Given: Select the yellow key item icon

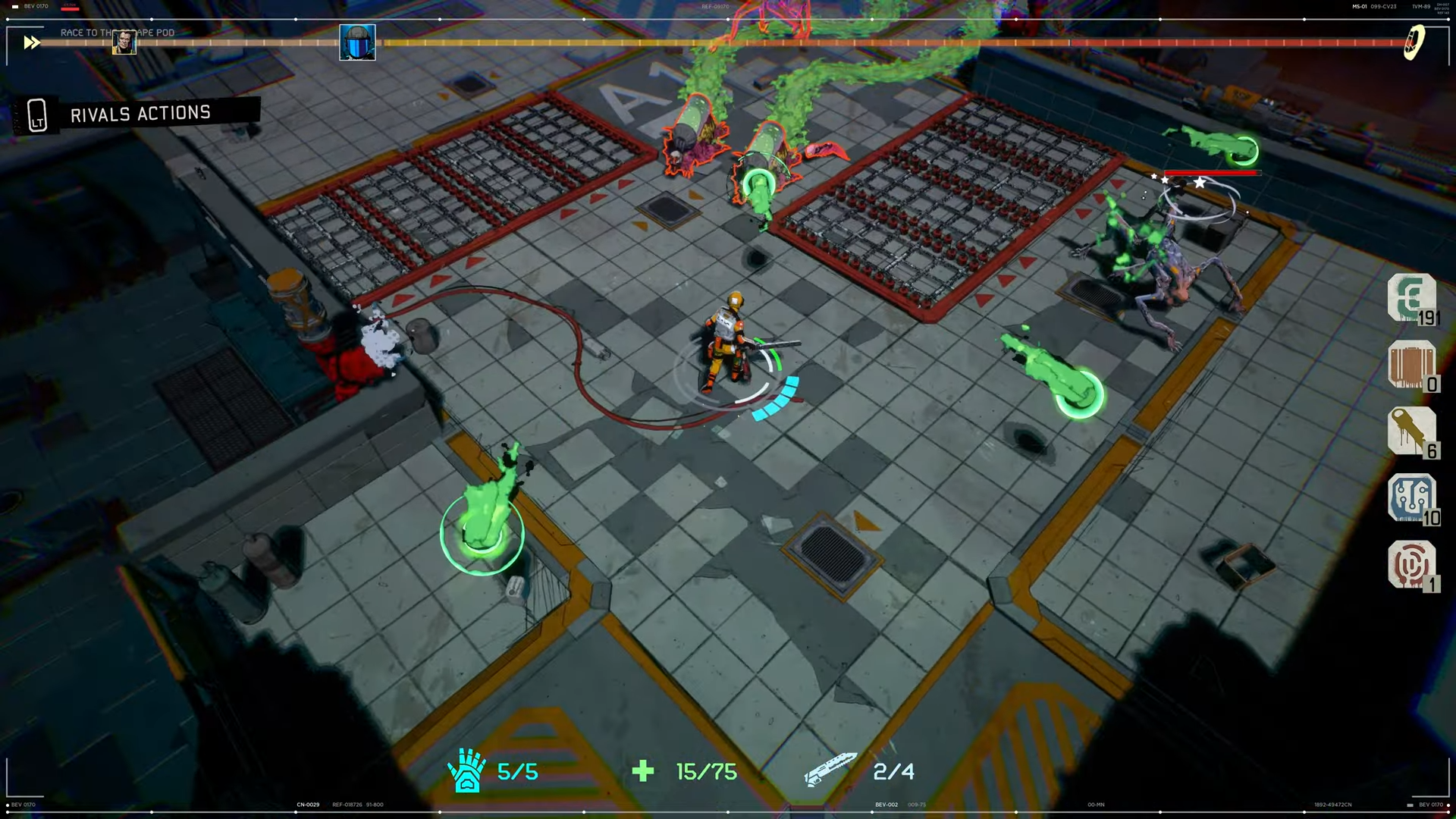Looking at the screenshot, I should (1410, 431).
